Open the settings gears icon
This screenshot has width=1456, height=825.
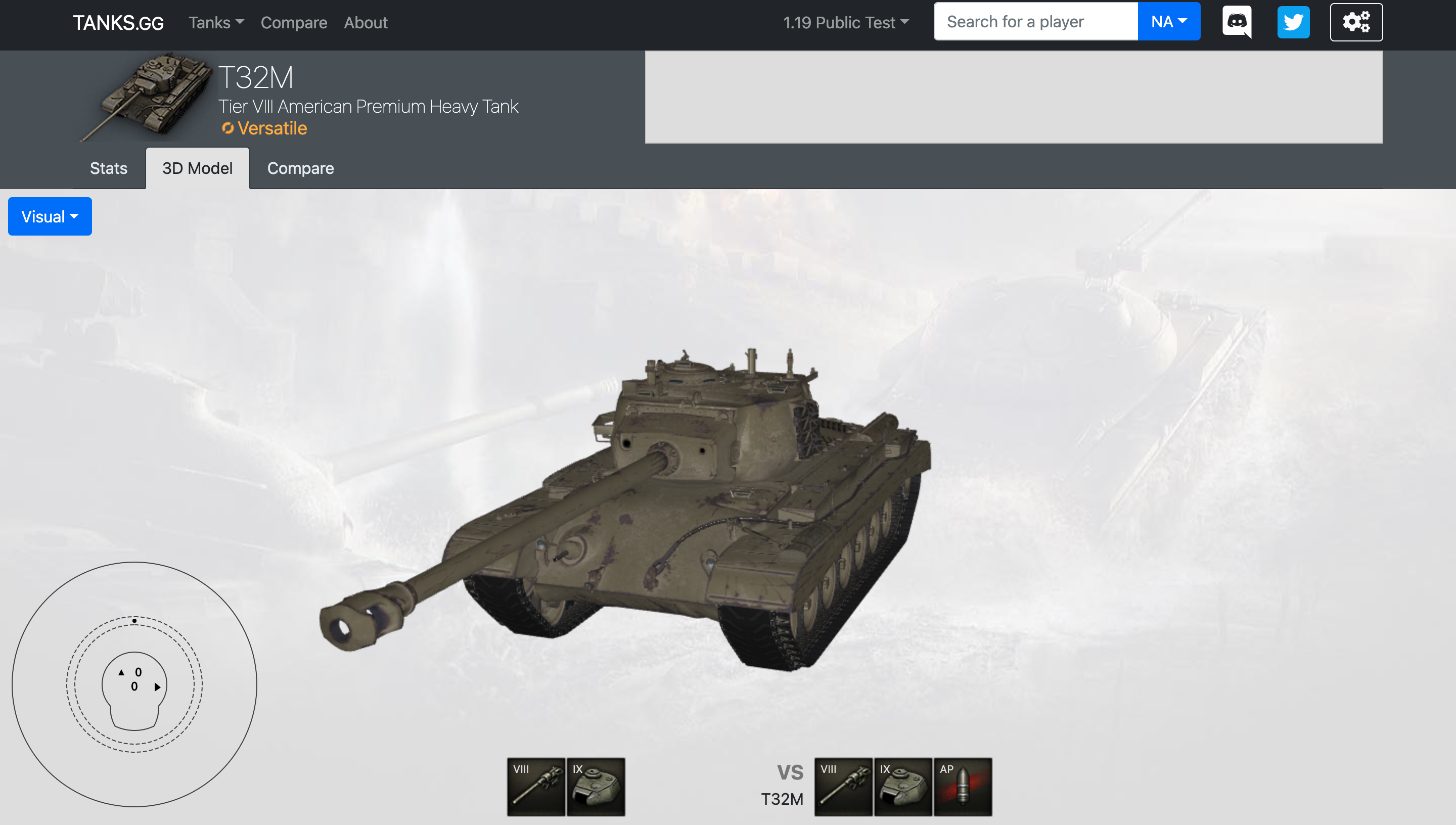click(1356, 22)
